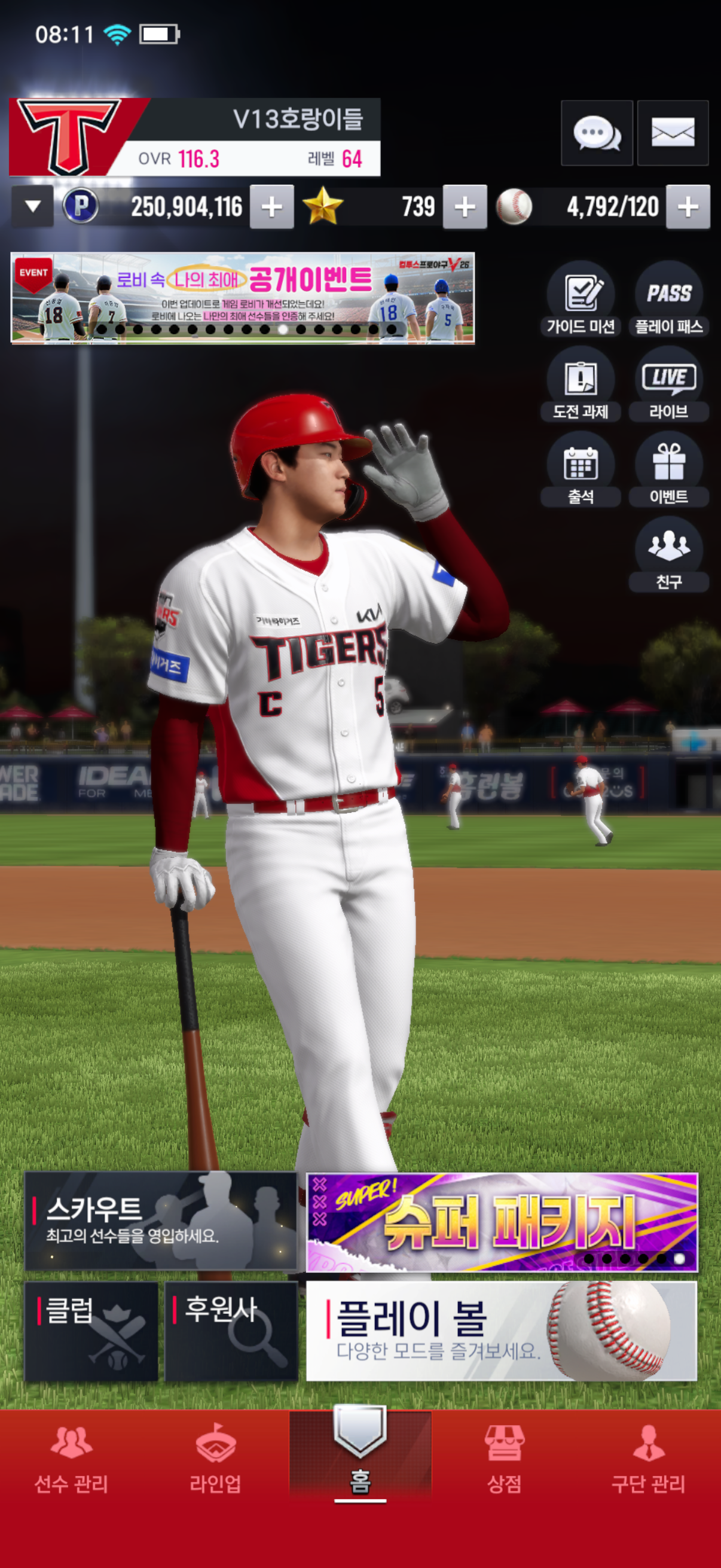Open the 클럽 club menu
The width and height of the screenshot is (721, 1568).
[91, 1331]
